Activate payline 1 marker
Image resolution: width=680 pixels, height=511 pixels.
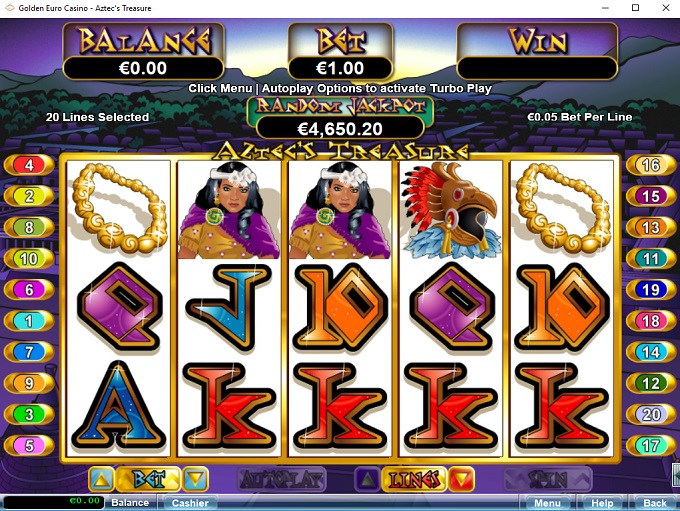click(x=29, y=321)
